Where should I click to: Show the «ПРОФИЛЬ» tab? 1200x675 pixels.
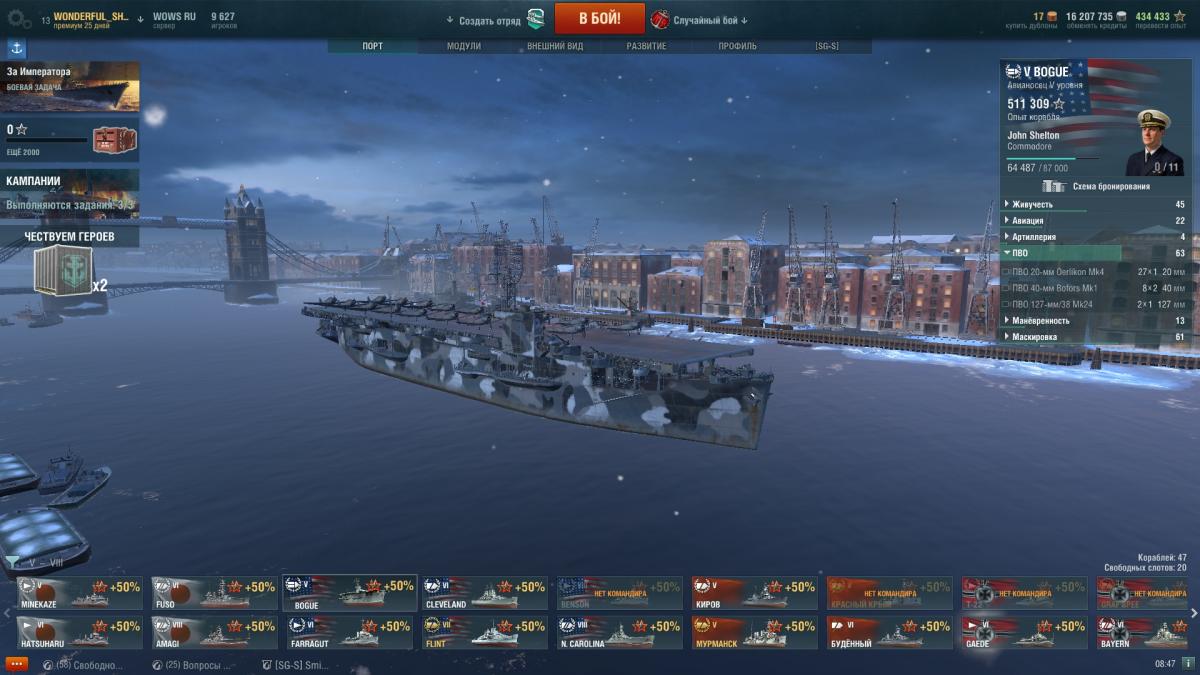pyautogui.click(x=737, y=46)
